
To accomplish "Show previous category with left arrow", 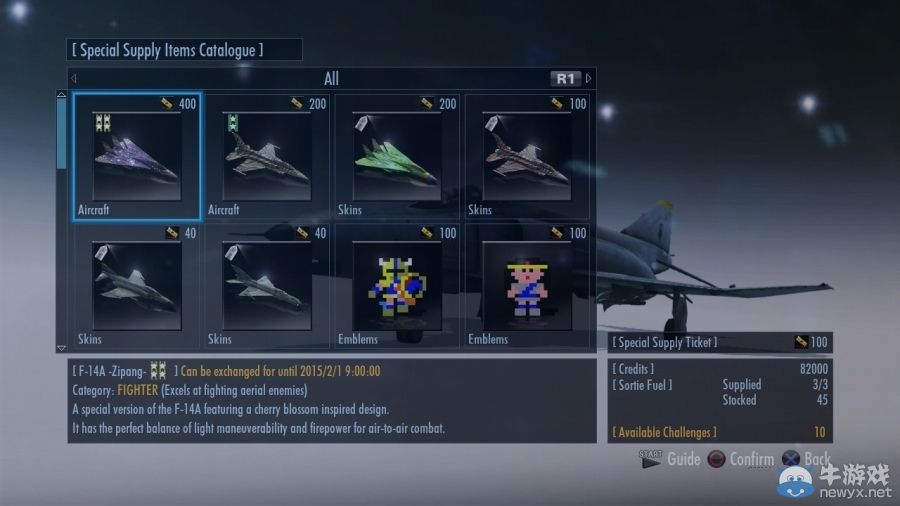I will click(74, 78).
